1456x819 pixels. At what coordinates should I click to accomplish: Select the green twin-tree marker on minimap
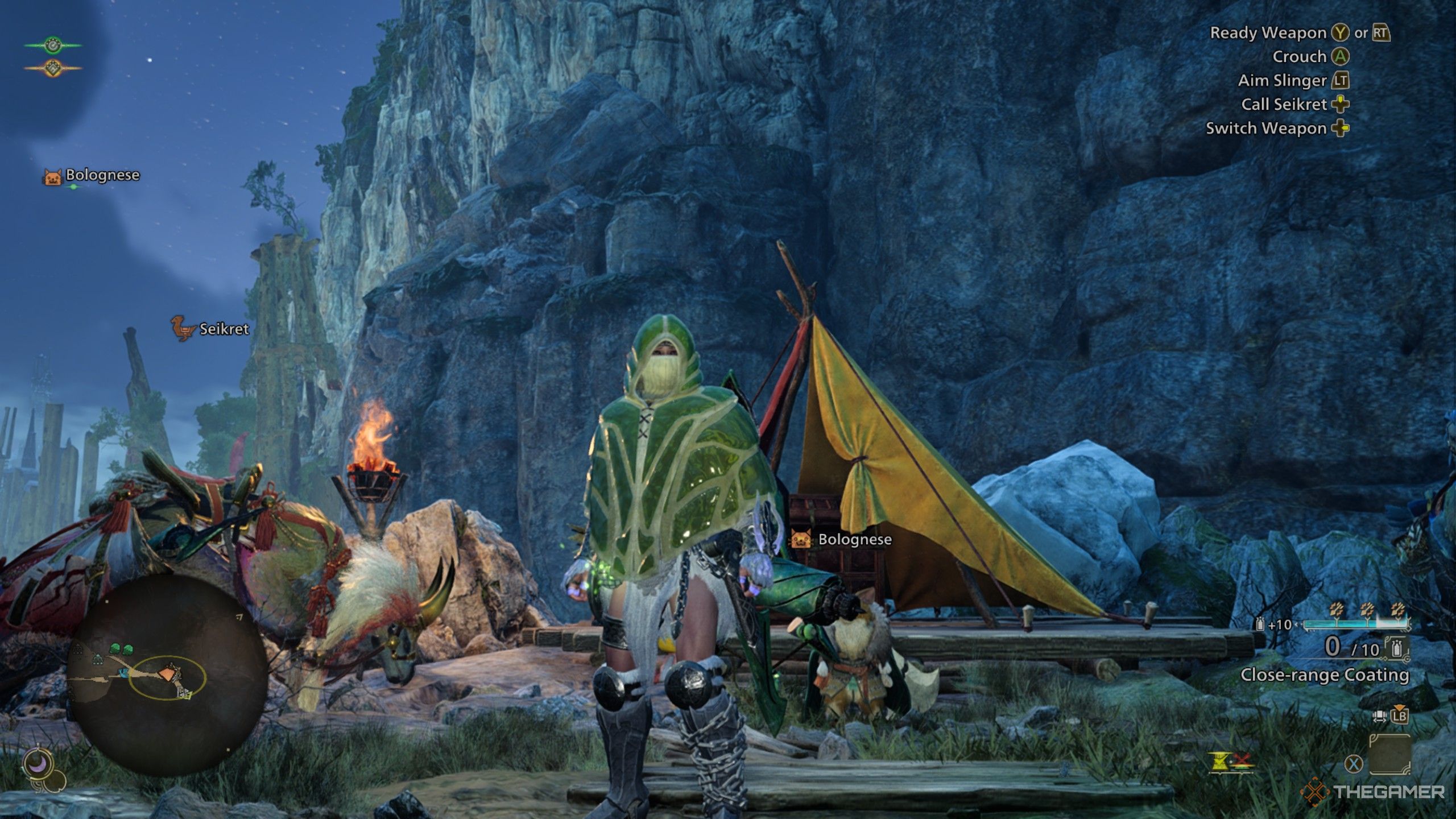[121, 648]
